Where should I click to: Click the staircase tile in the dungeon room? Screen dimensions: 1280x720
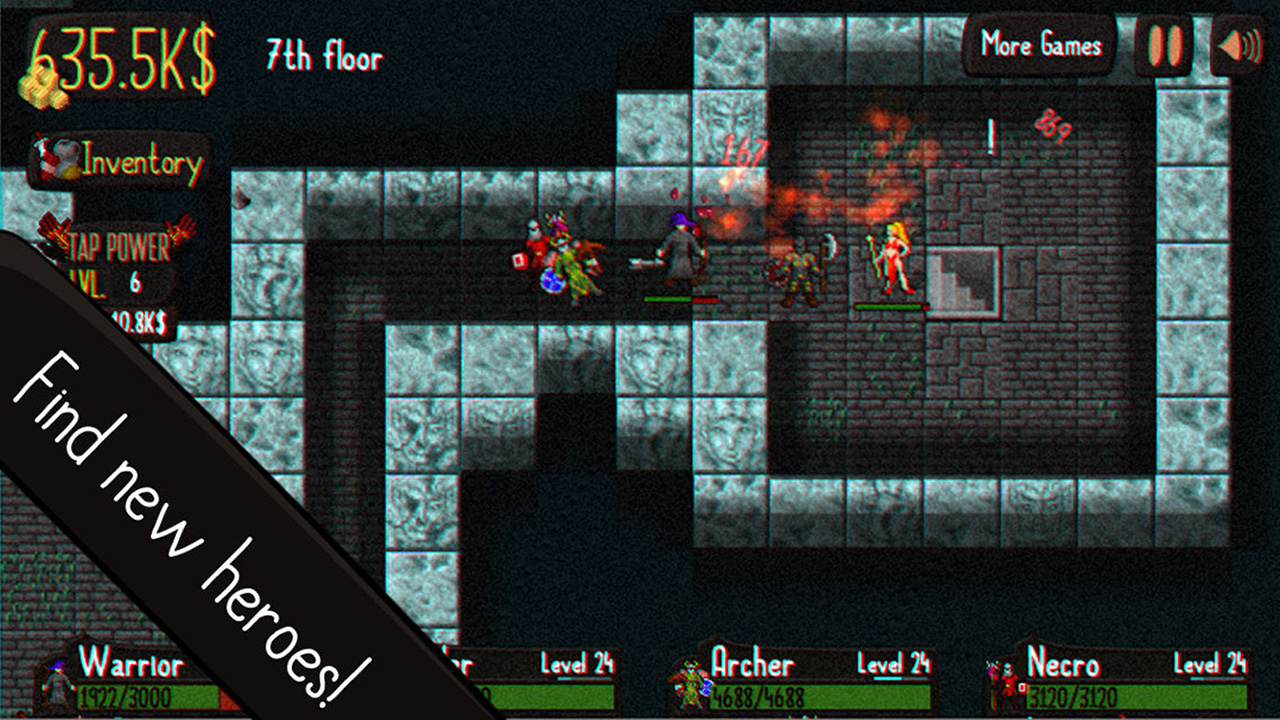(x=960, y=278)
